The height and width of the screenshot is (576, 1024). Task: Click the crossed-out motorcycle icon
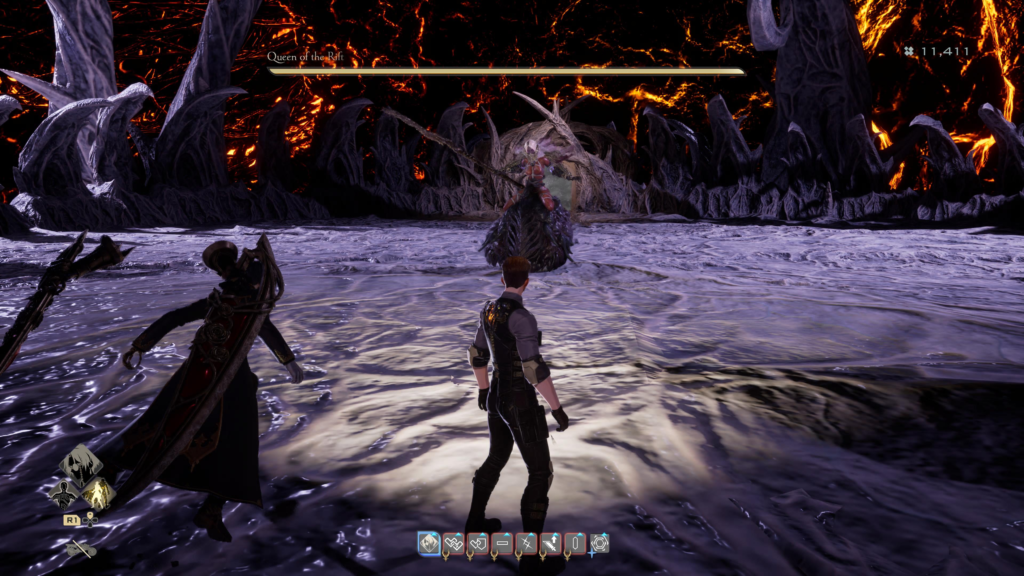[80, 548]
